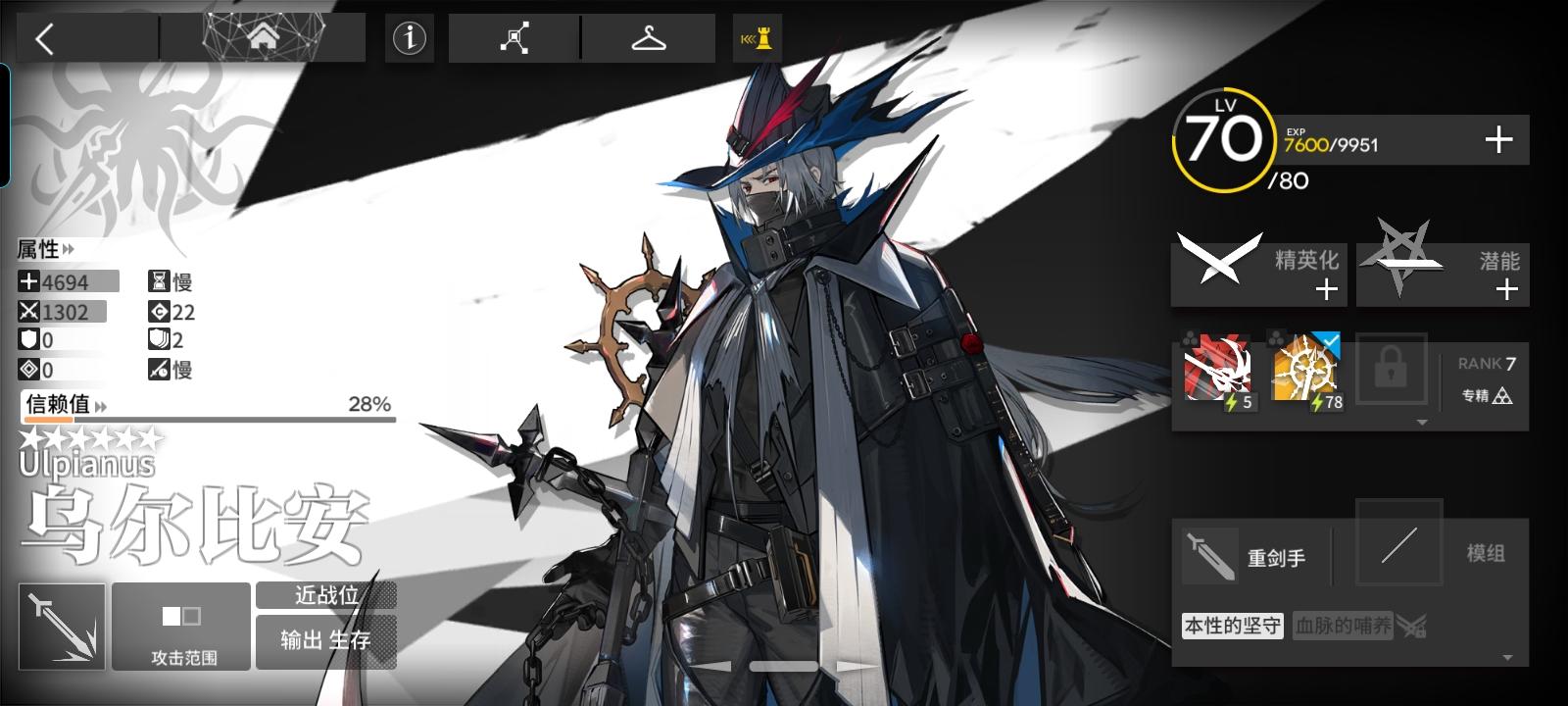Tap the network node connections icon

pyautogui.click(x=516, y=38)
